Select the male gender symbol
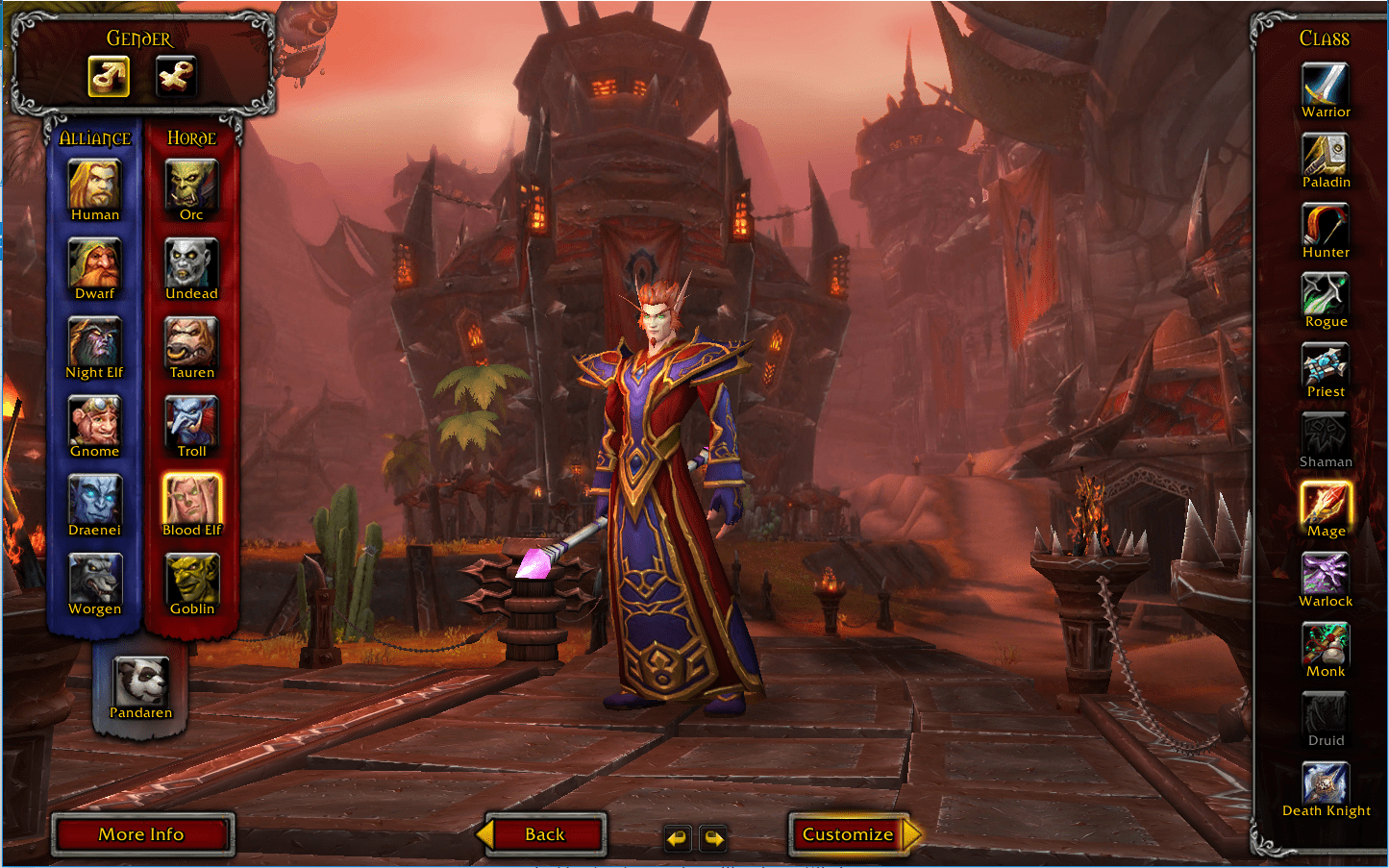The height and width of the screenshot is (868, 1389). pyautogui.click(x=109, y=77)
